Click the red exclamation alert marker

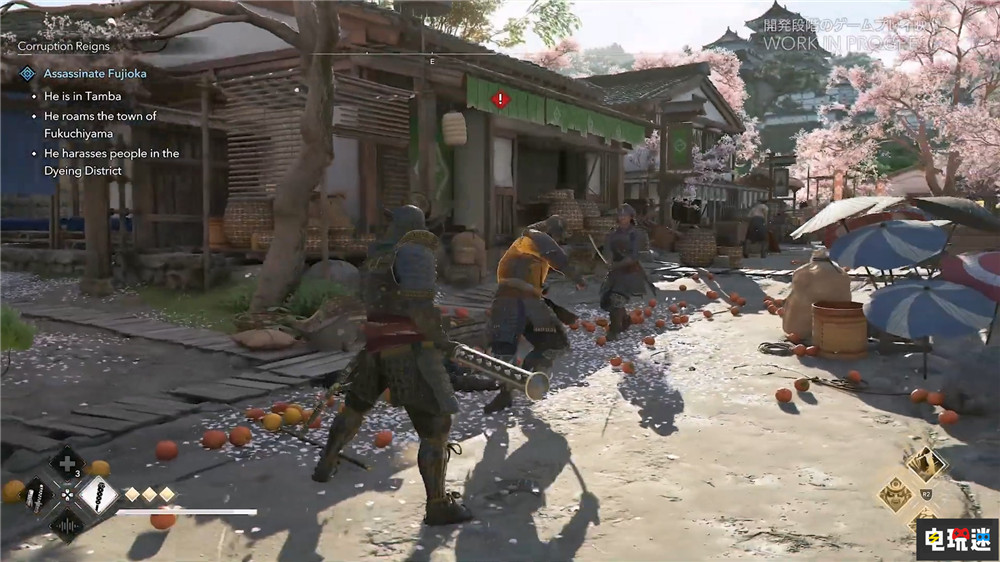click(501, 100)
